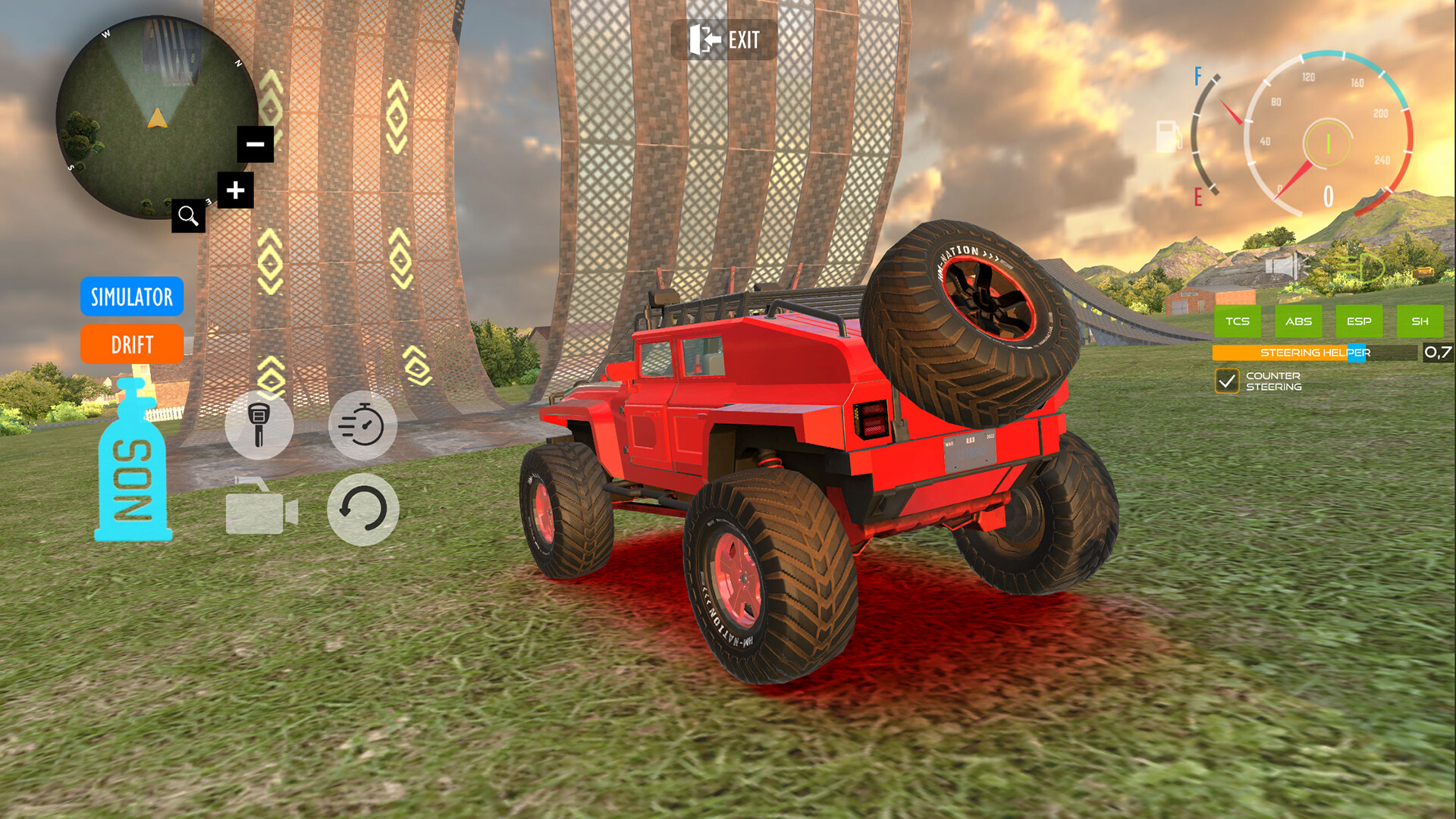Check the COUNTER STEERING checkbox
Image resolution: width=1456 pixels, height=819 pixels.
click(x=1229, y=381)
